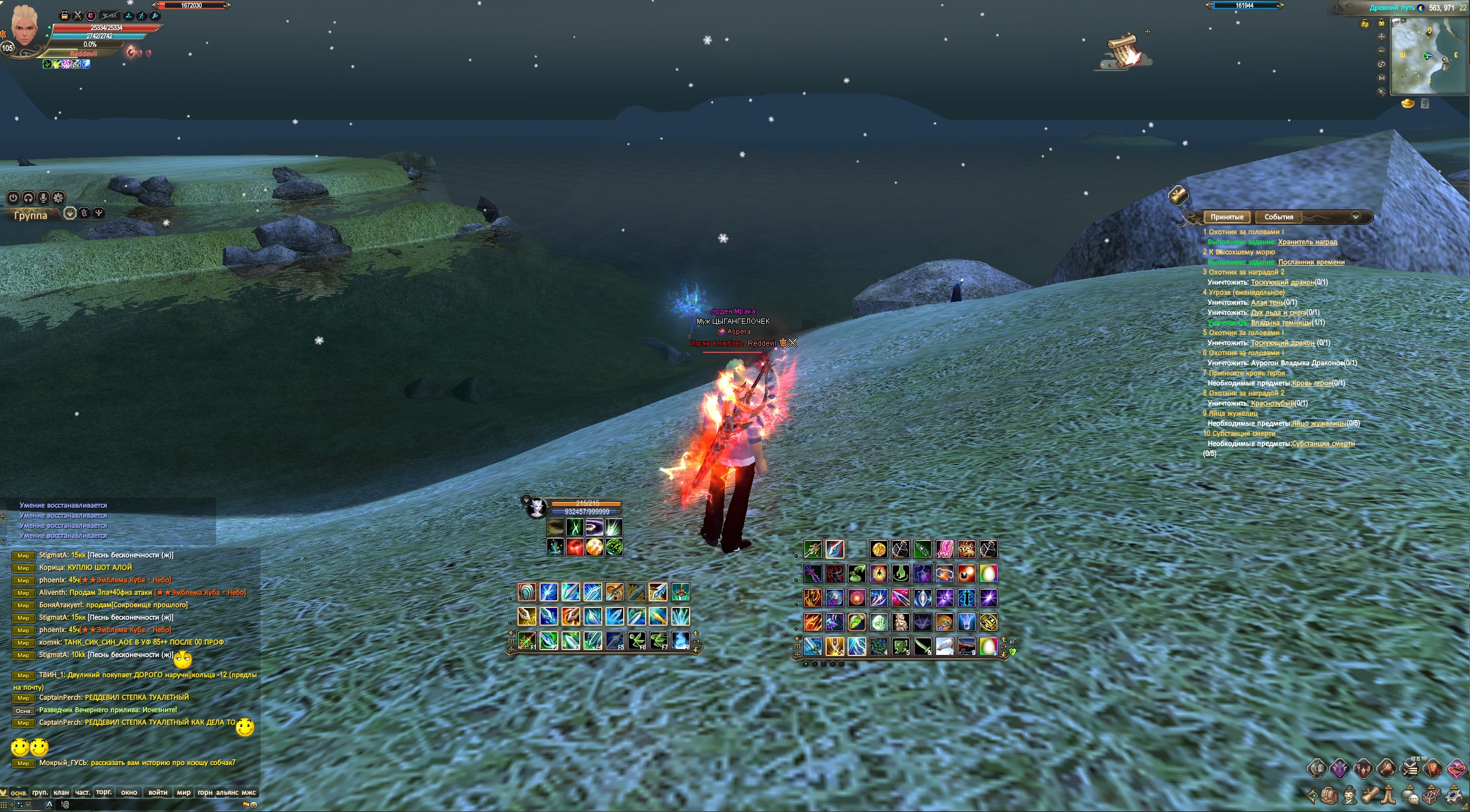Viewport: 1470px width, 812px height.
Task: Open the quest scroll menu icon
Action: pyautogui.click(x=1370, y=795)
